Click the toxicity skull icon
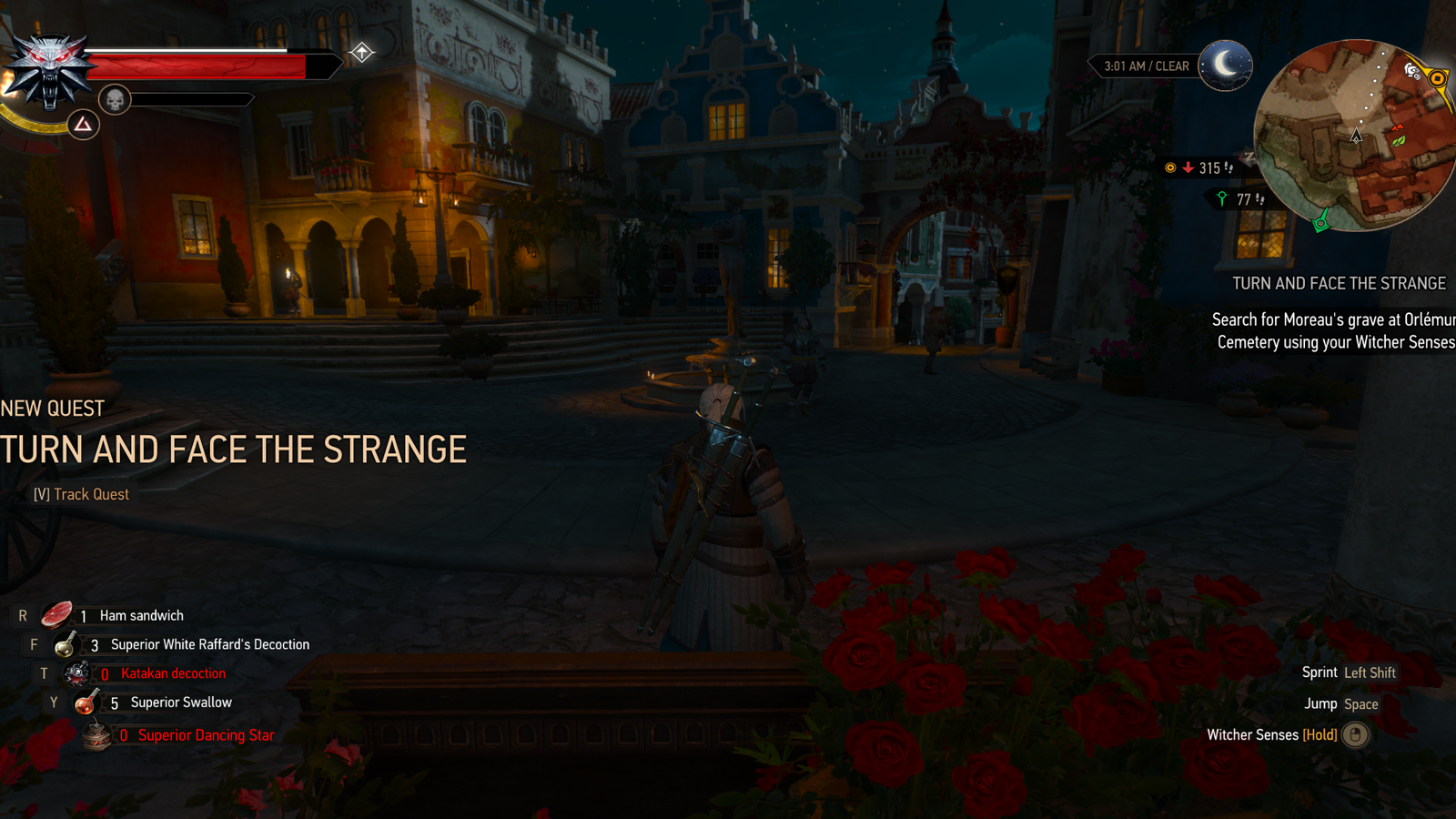Image resolution: width=1456 pixels, height=819 pixels. pyautogui.click(x=113, y=98)
